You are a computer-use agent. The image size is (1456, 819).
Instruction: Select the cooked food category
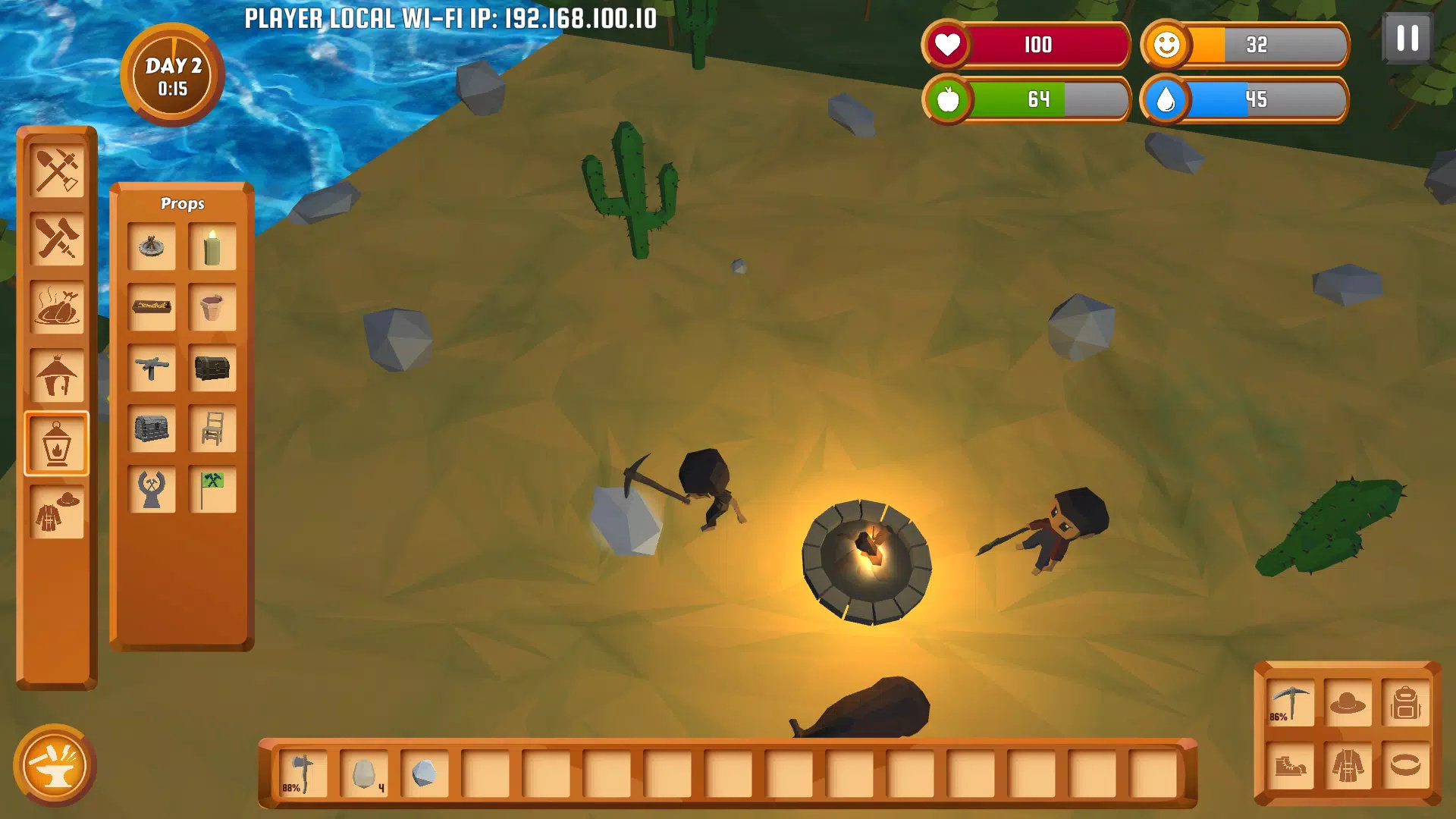[x=57, y=307]
